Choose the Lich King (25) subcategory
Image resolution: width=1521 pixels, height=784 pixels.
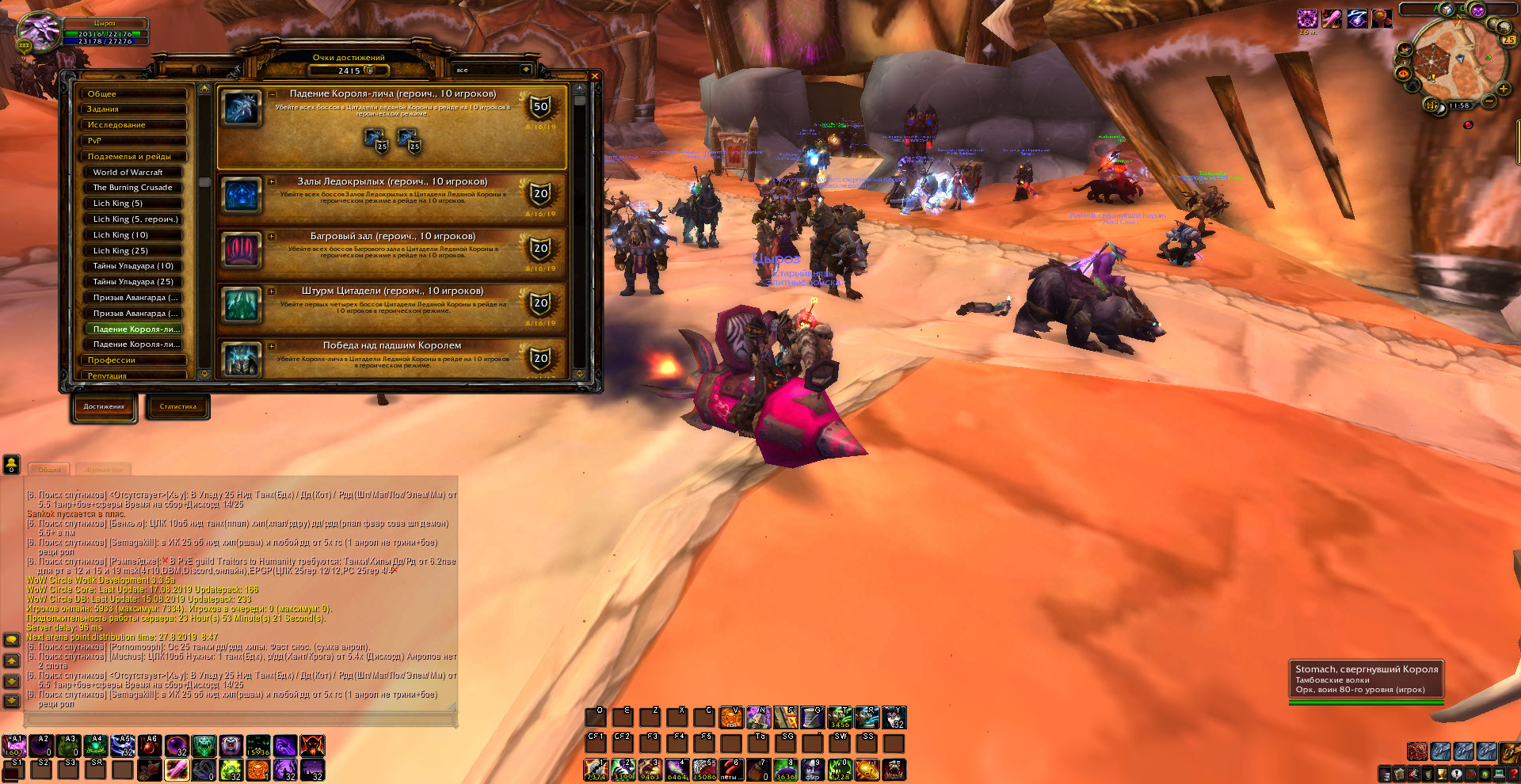tap(133, 250)
